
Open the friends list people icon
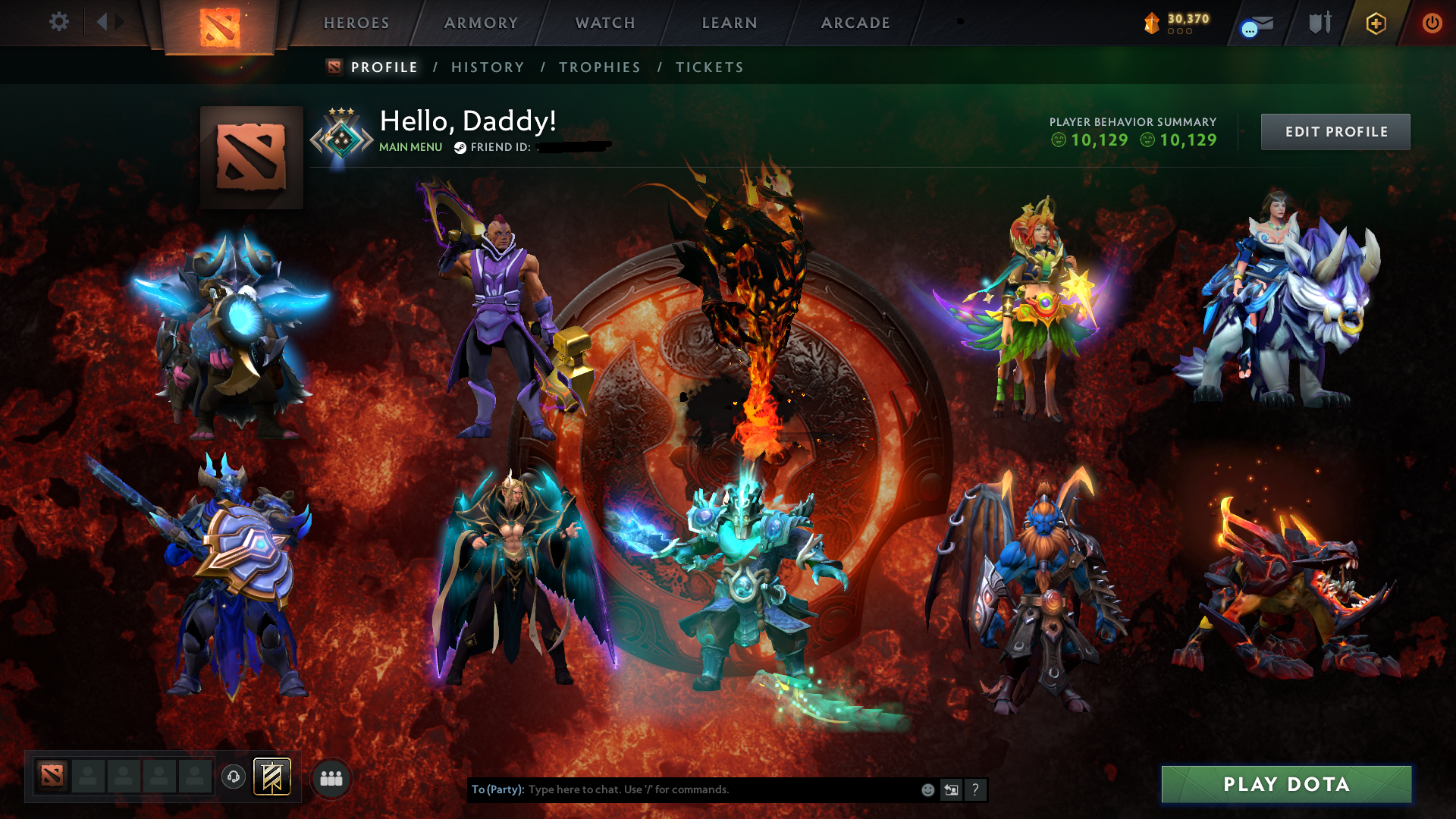coord(330,777)
